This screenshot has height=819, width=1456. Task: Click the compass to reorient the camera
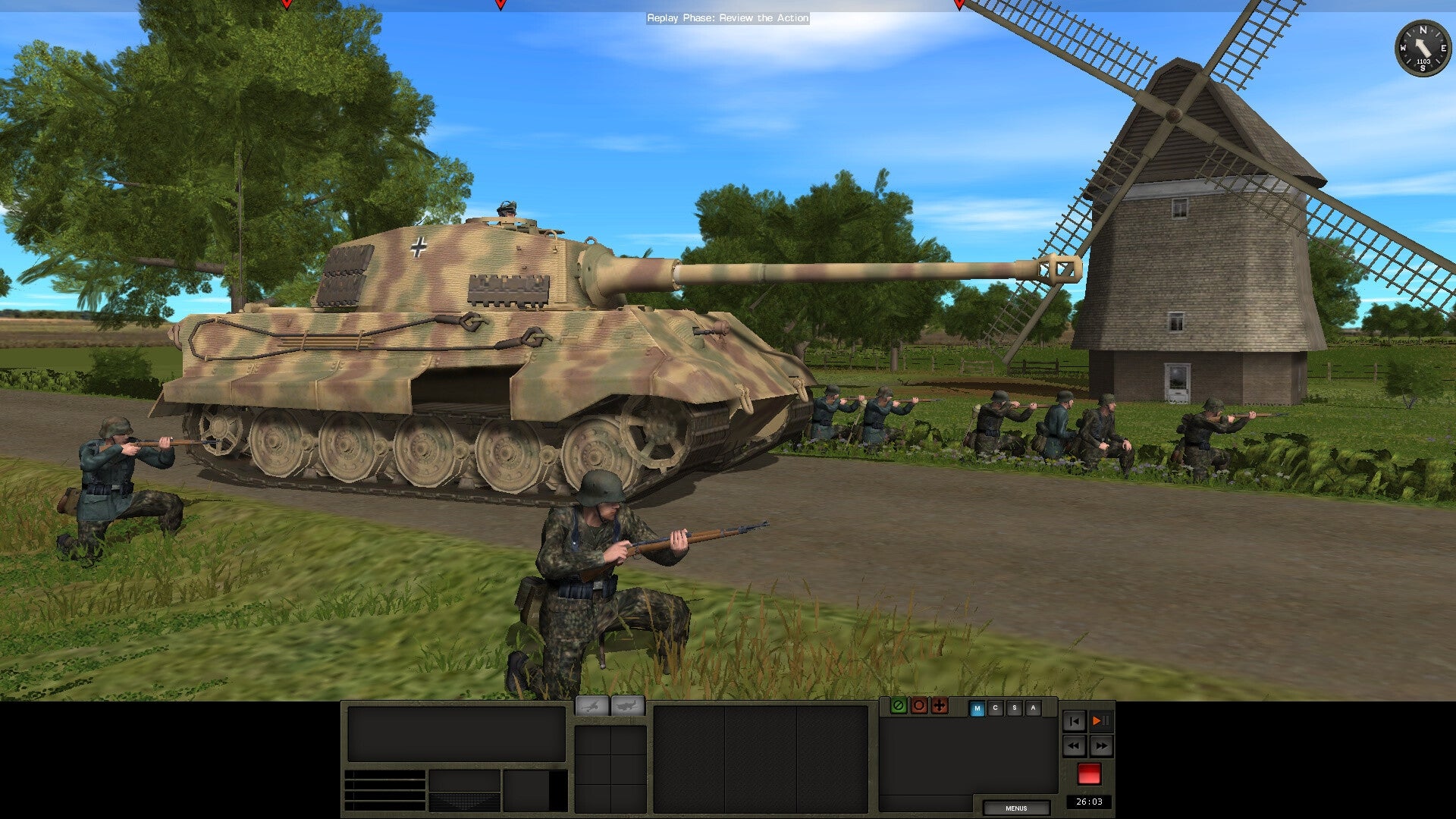(1424, 47)
